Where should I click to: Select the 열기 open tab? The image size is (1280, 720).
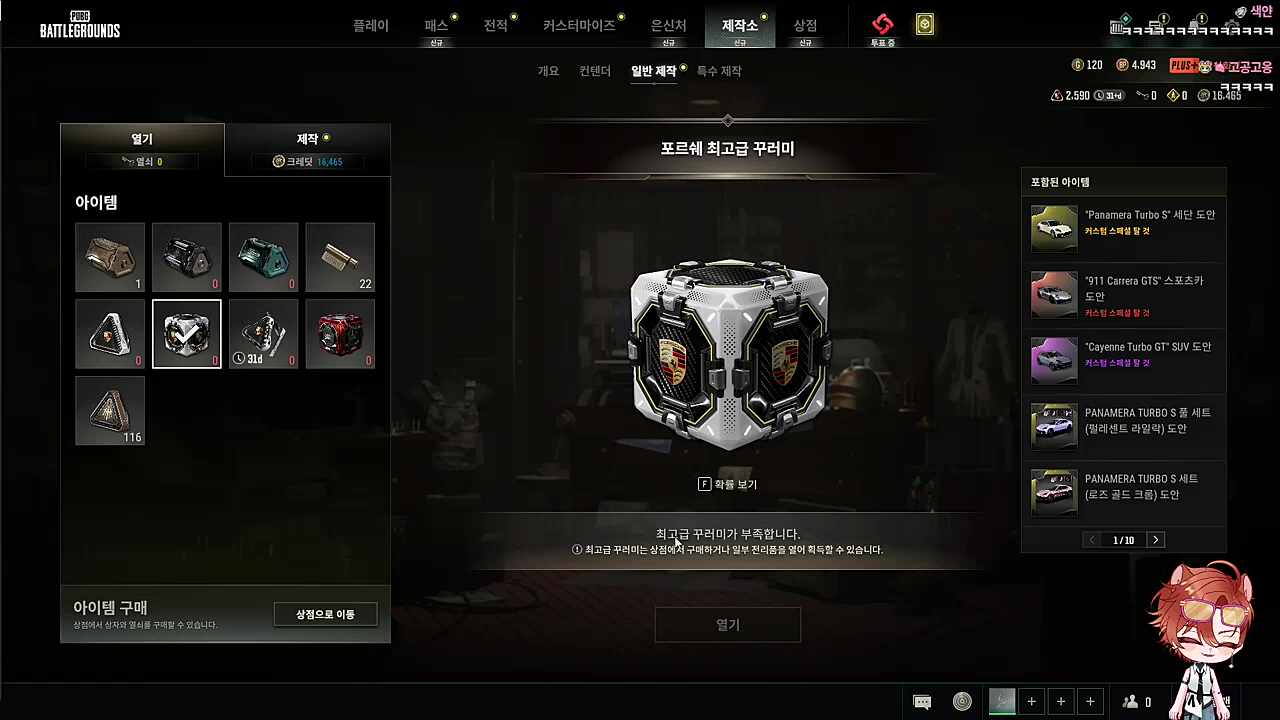[x=142, y=149]
